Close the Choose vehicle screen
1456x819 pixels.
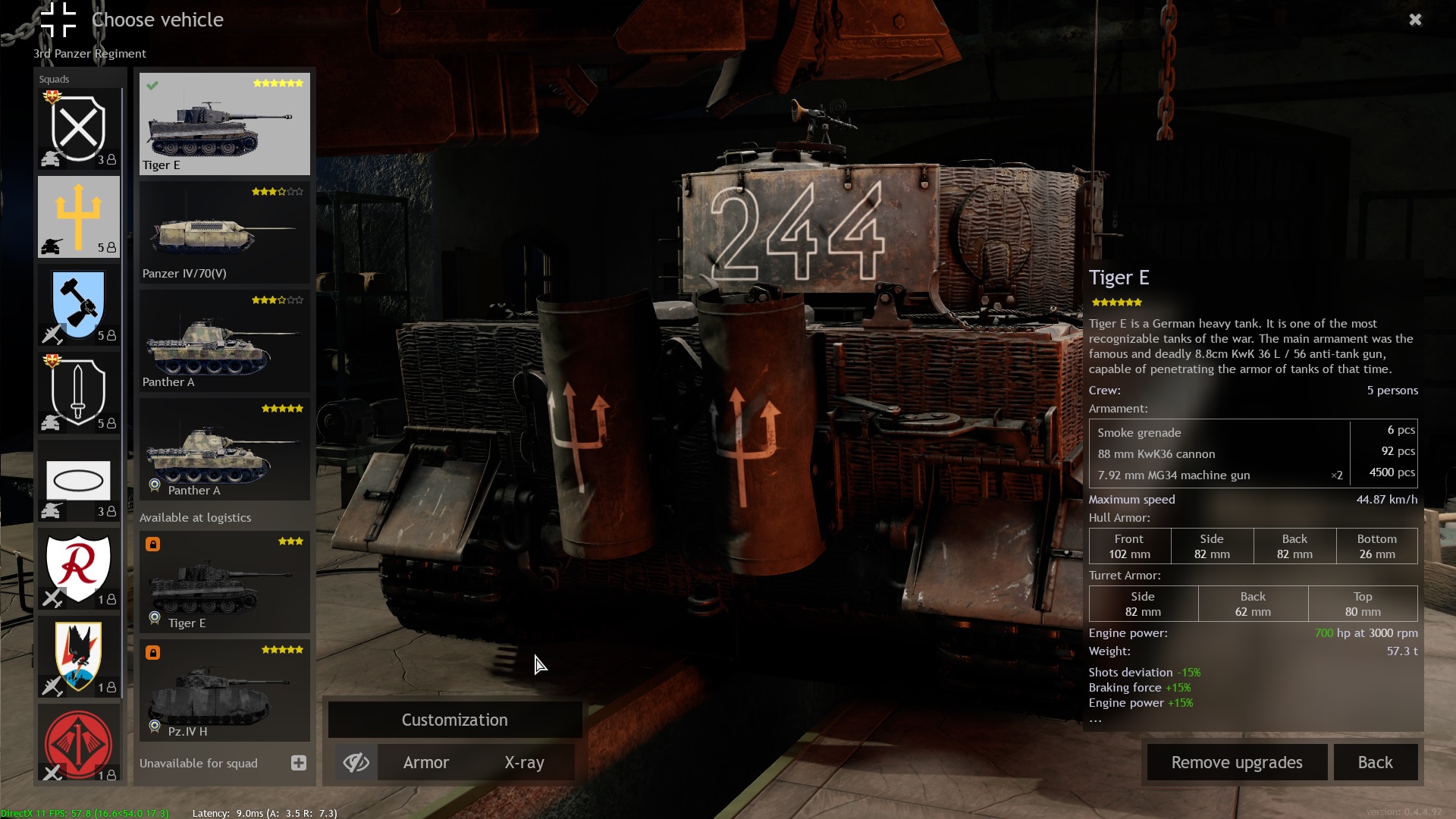pos(1415,20)
